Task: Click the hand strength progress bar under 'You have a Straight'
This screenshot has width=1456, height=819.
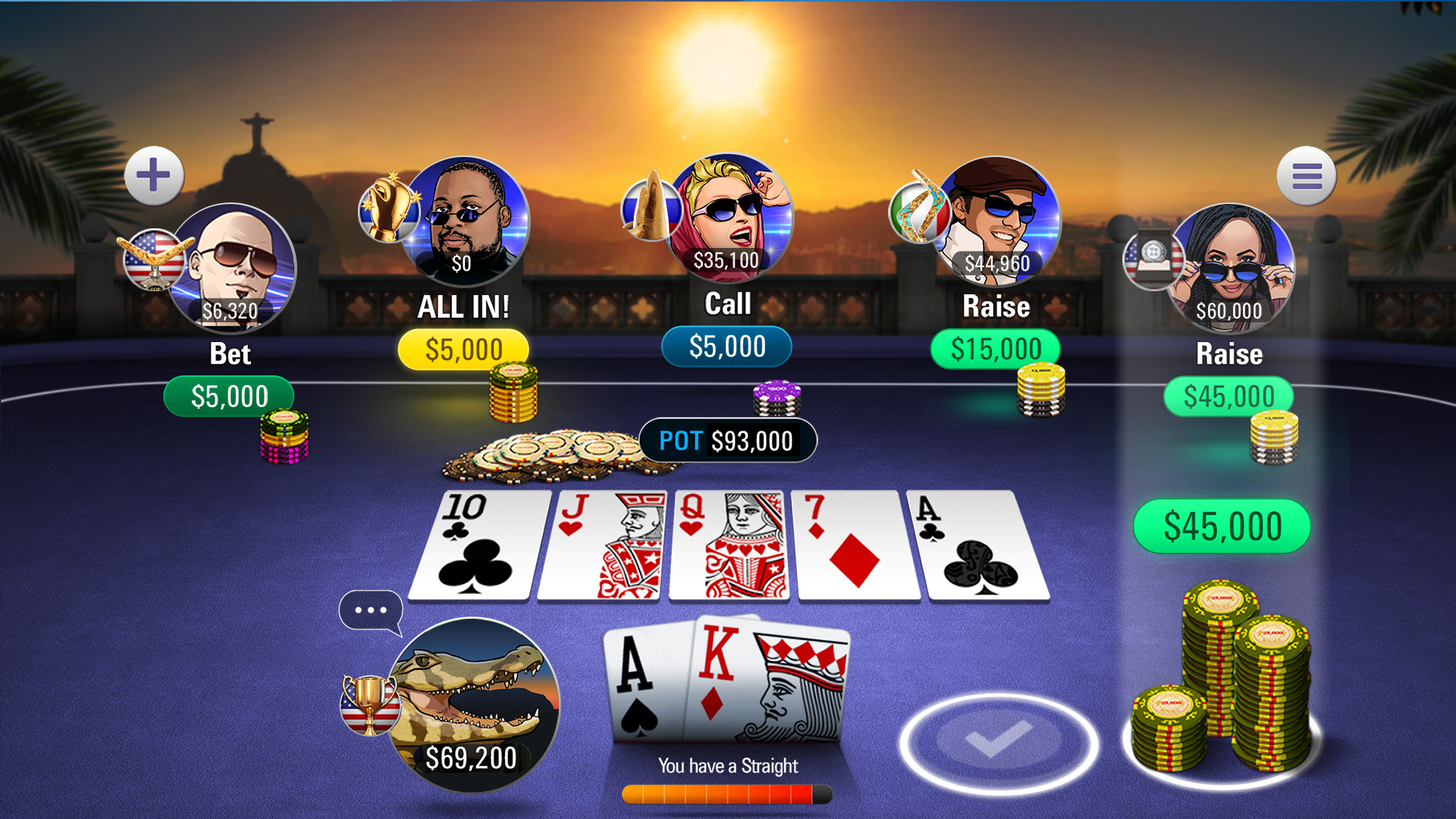Action: (726, 792)
